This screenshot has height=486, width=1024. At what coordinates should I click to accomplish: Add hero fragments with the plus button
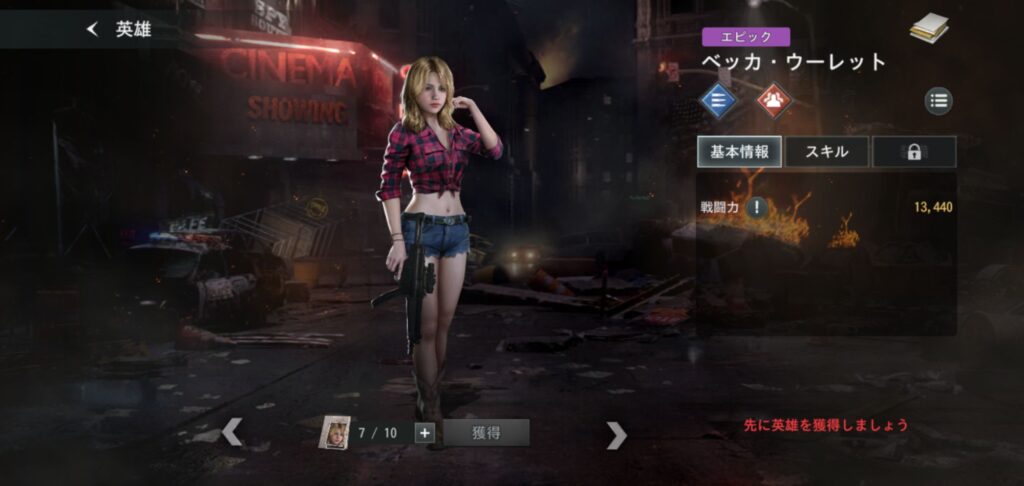click(424, 433)
